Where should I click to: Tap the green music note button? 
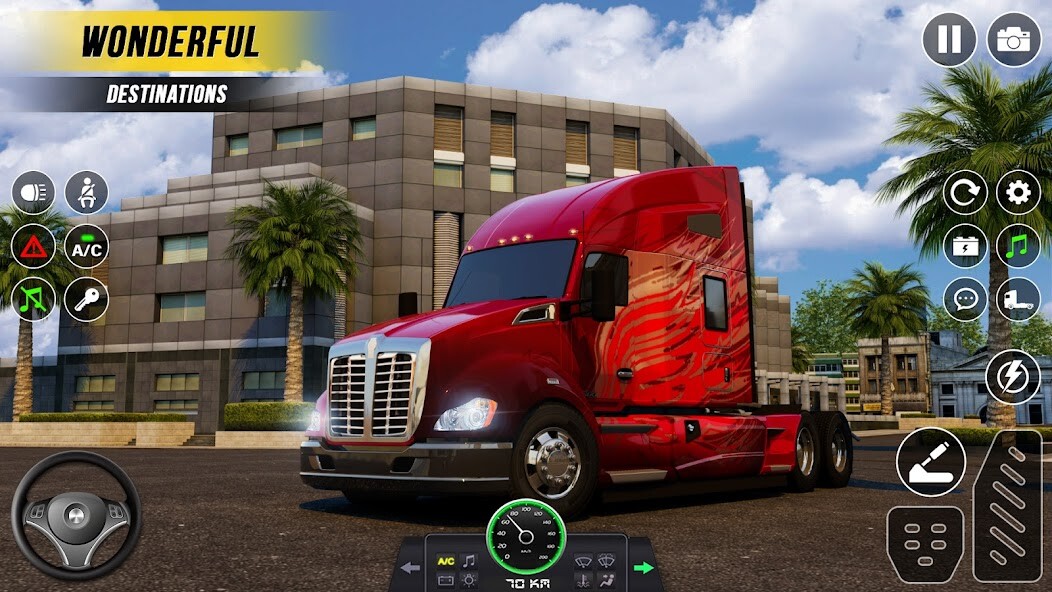1018,245
